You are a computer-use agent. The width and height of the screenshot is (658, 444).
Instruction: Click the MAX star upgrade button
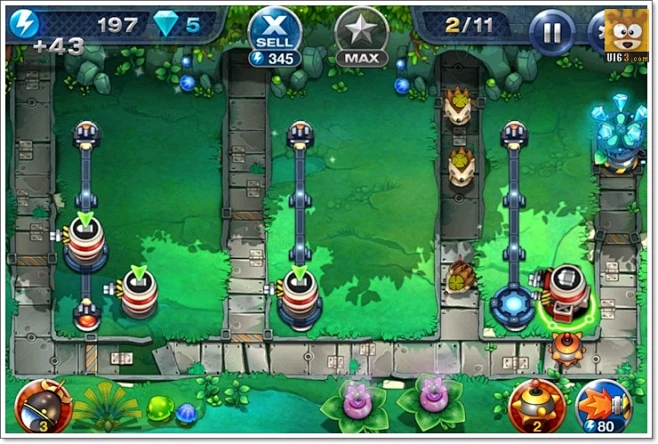(361, 33)
